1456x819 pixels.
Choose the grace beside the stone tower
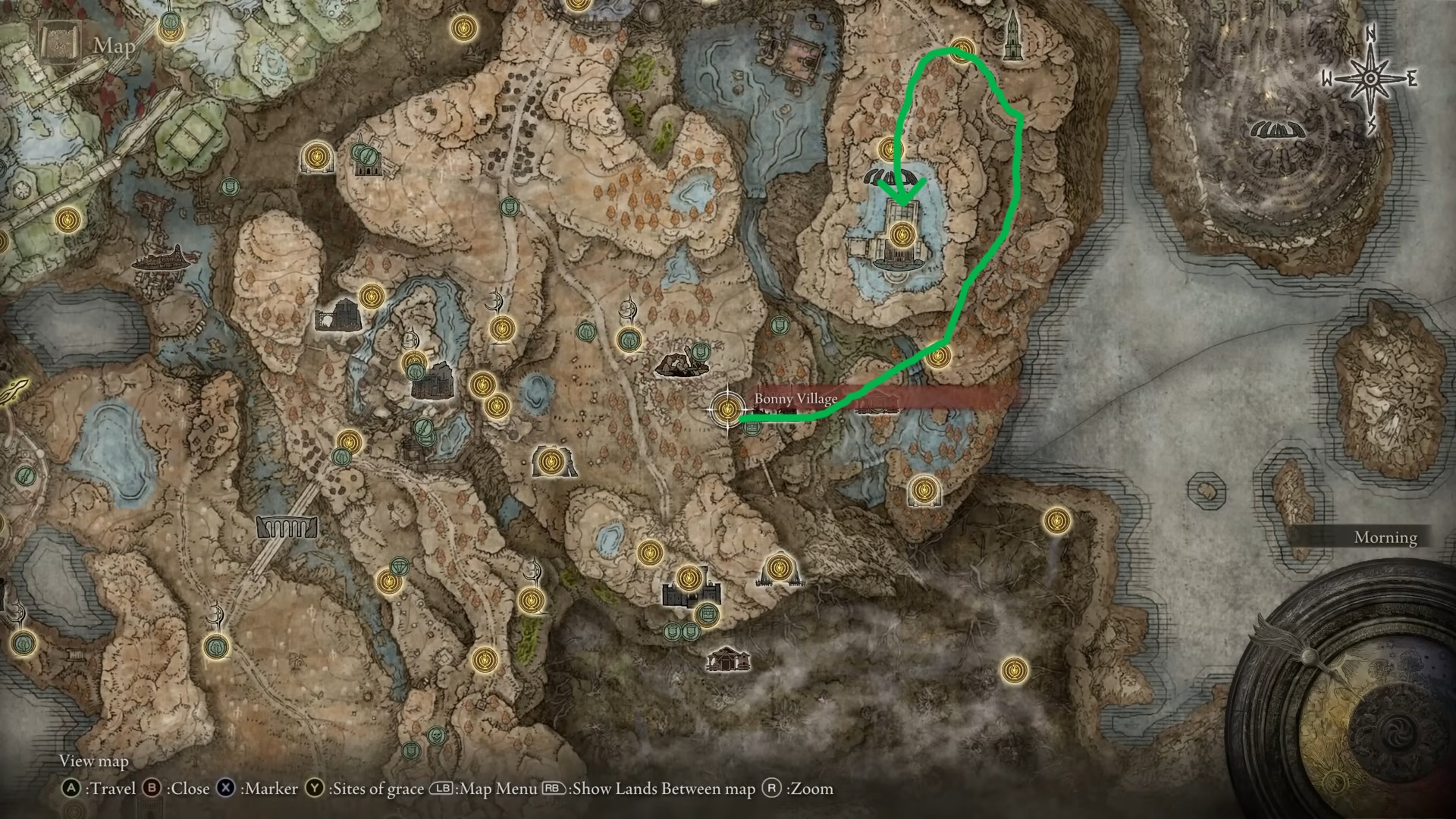962,49
